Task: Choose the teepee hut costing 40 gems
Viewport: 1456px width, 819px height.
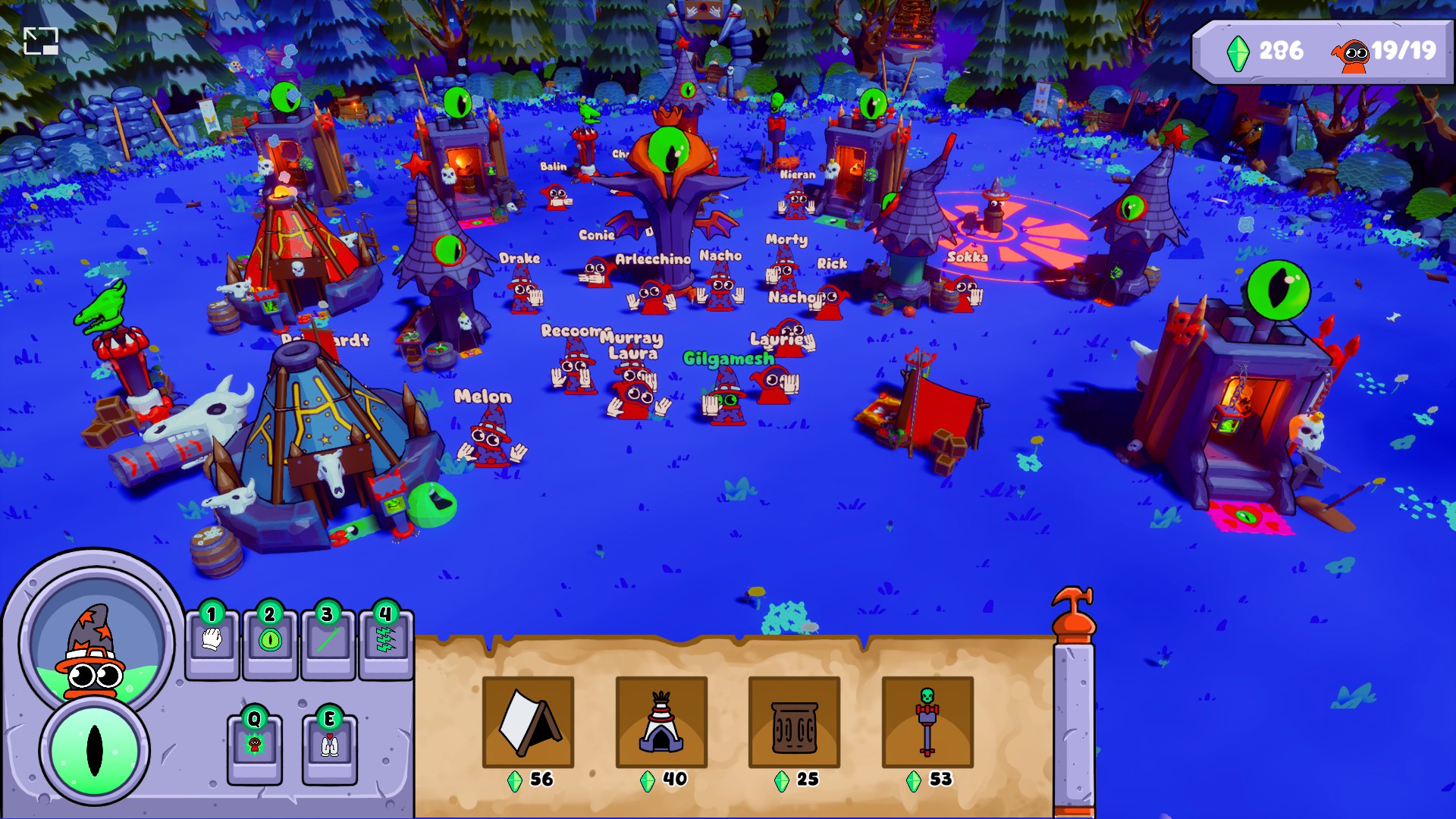Action: click(661, 722)
